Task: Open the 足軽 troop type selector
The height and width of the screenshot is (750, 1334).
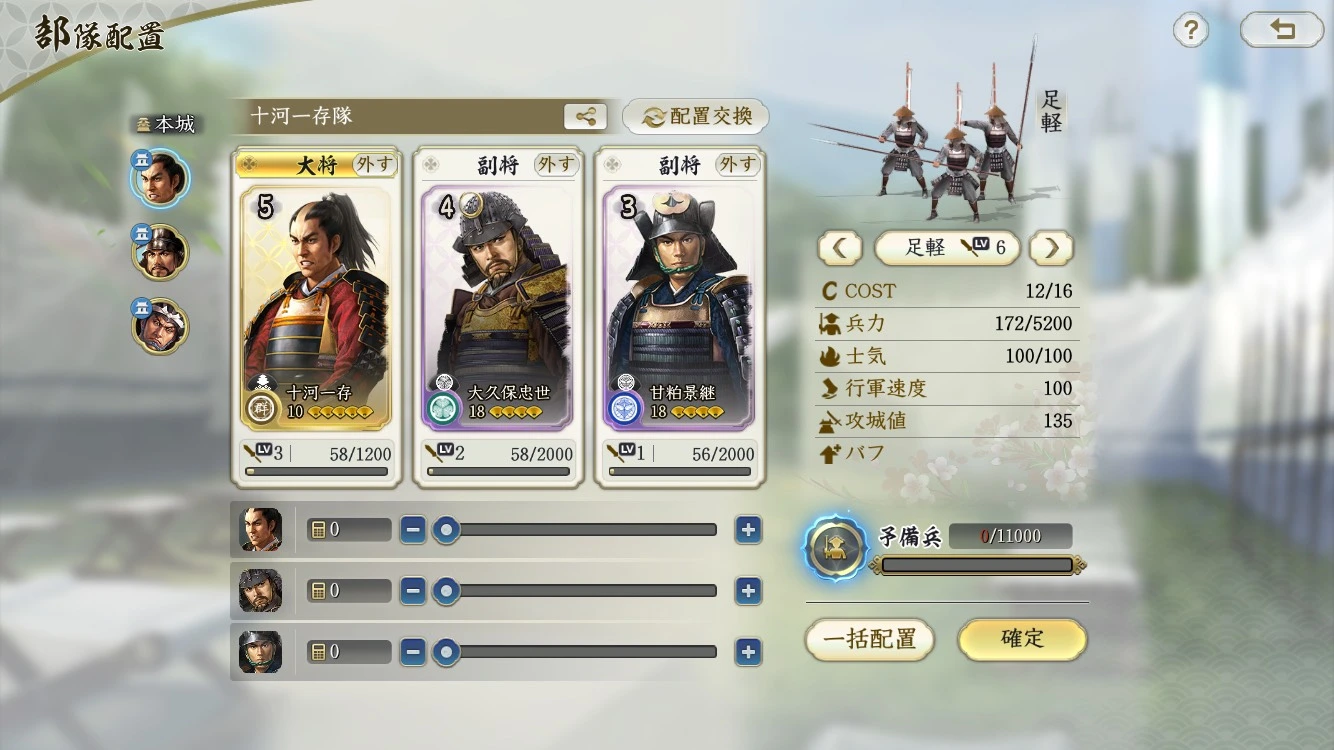Action: (x=946, y=248)
